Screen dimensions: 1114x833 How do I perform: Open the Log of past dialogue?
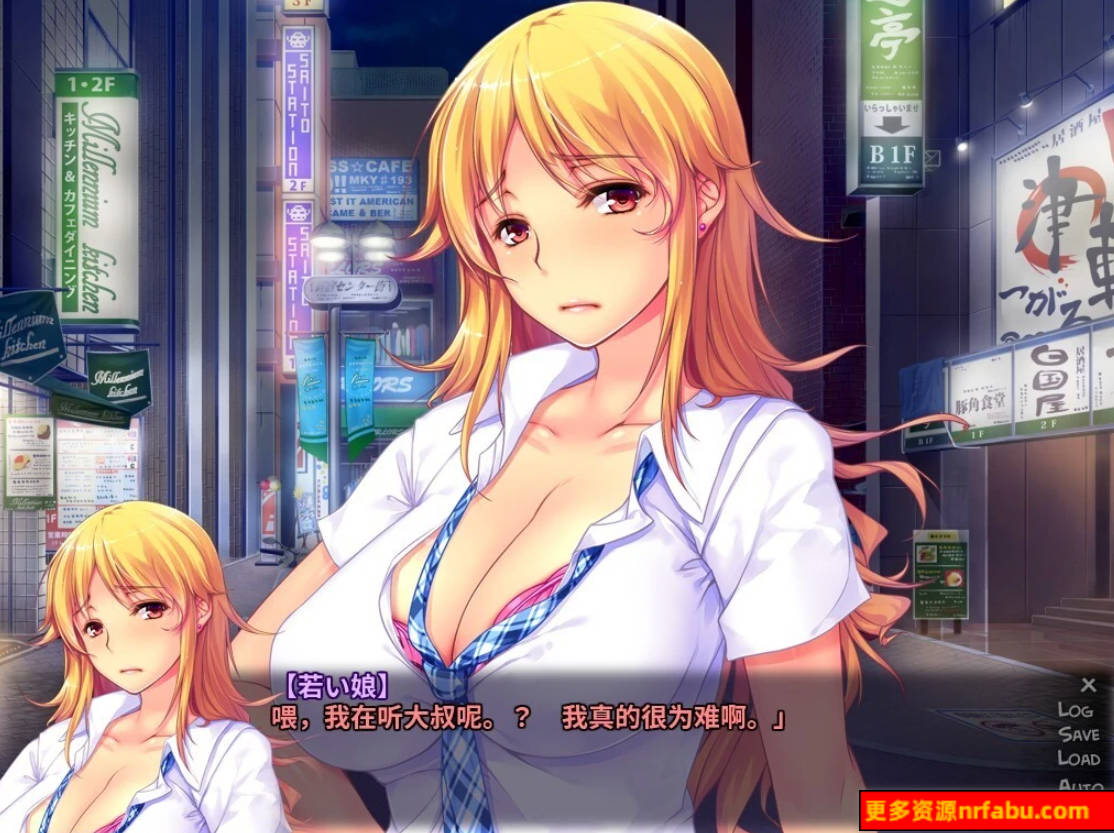(1075, 709)
